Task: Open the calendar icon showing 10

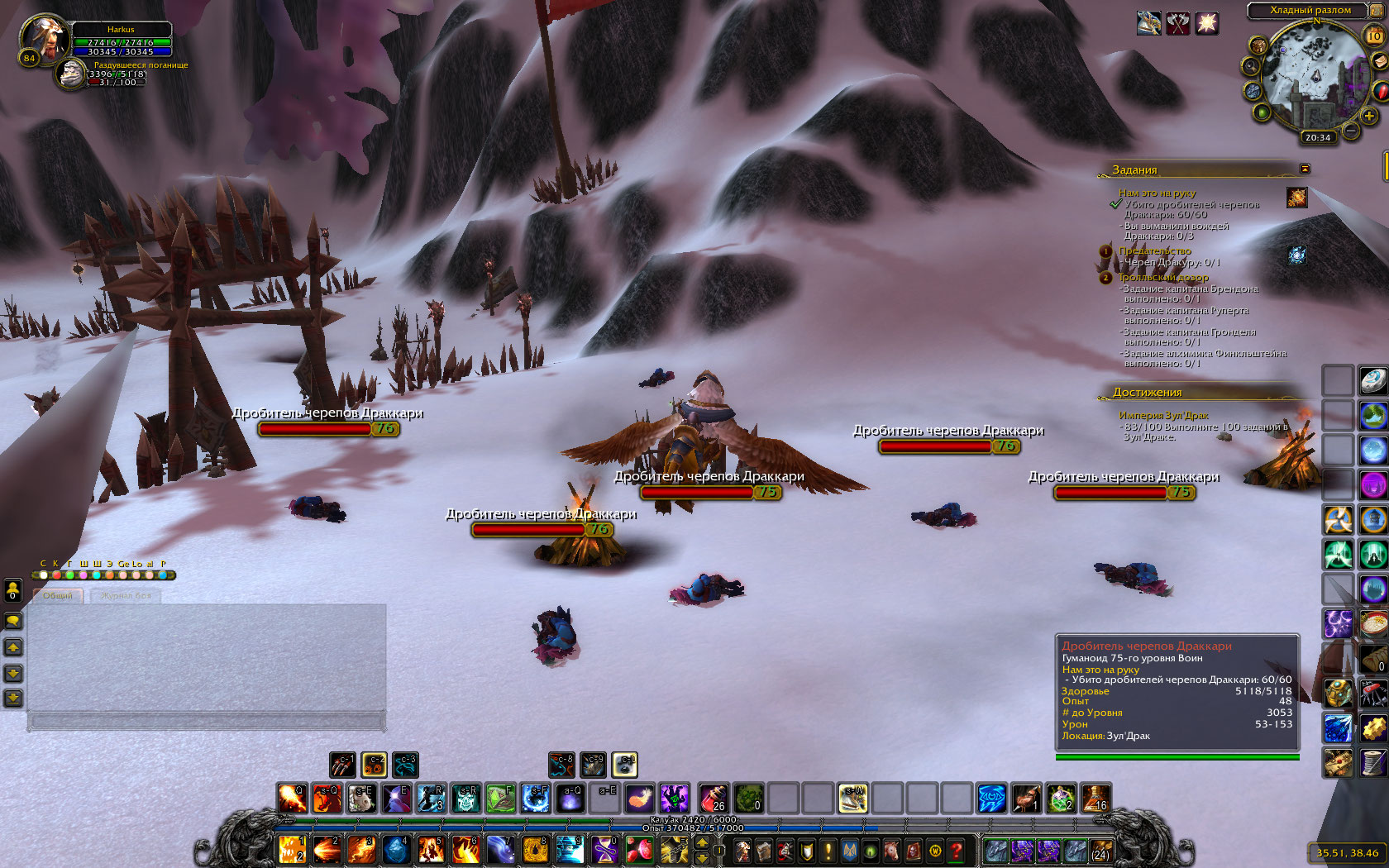Action: pos(1373,36)
